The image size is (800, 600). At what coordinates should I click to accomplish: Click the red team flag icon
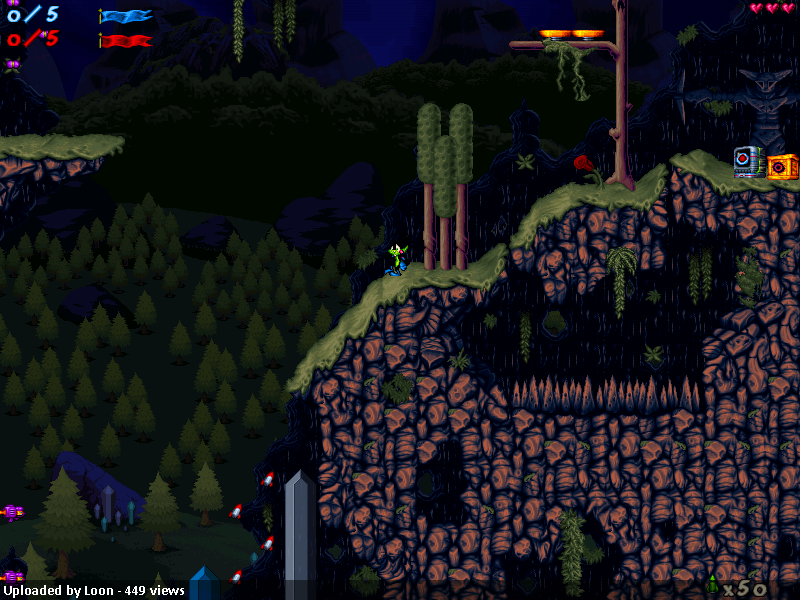pos(126,41)
